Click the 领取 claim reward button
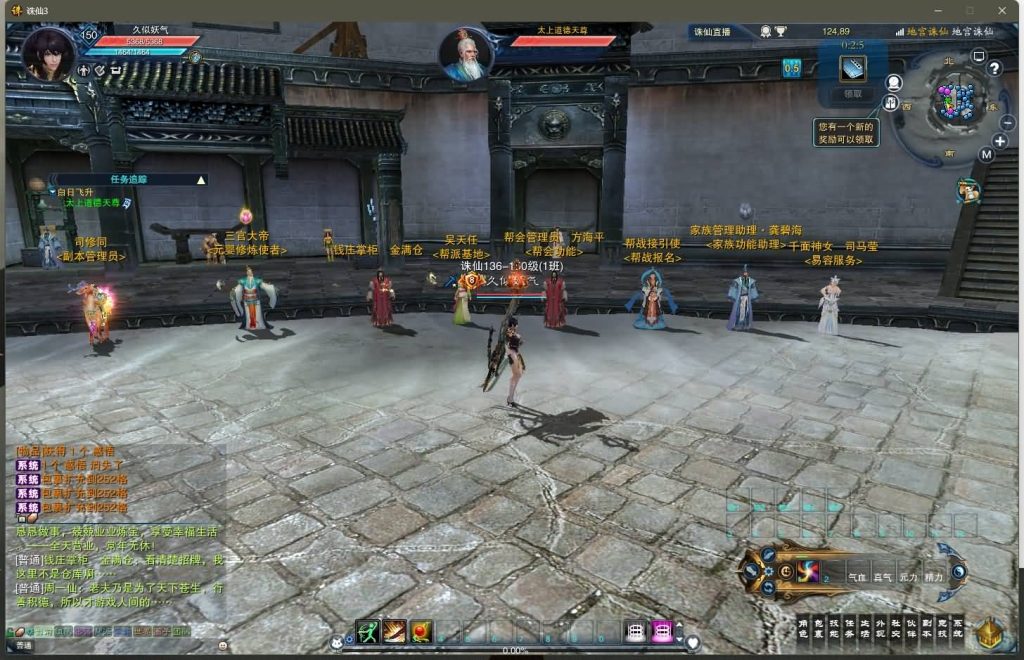 [852, 94]
